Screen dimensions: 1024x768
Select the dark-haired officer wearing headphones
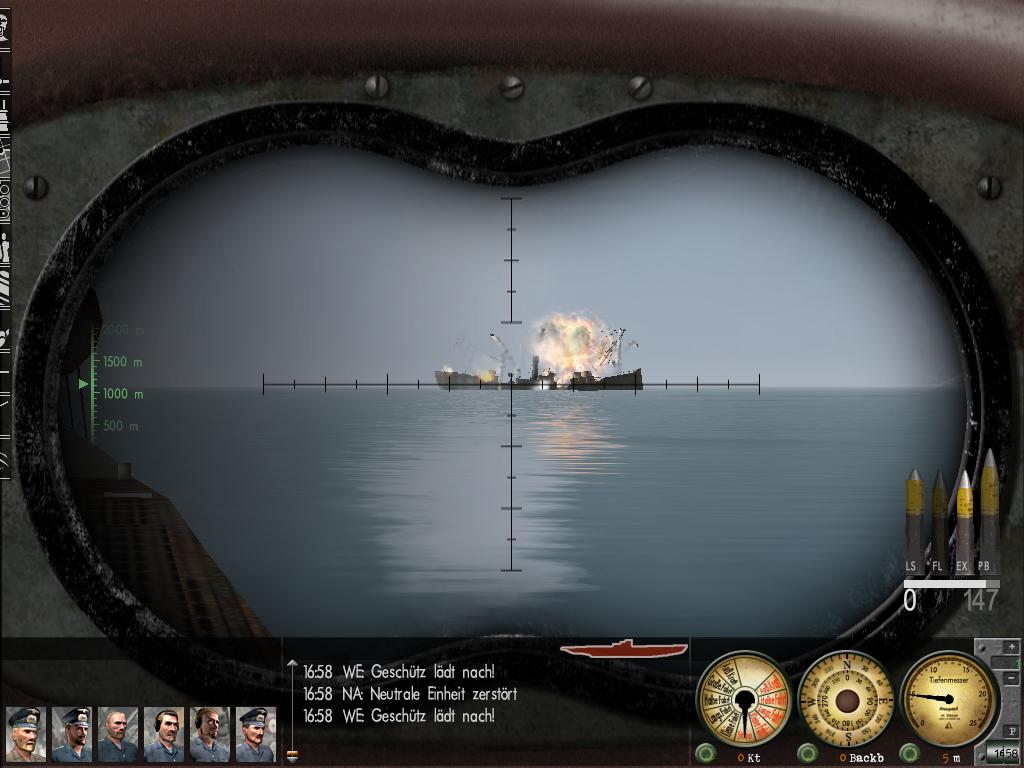[x=164, y=734]
